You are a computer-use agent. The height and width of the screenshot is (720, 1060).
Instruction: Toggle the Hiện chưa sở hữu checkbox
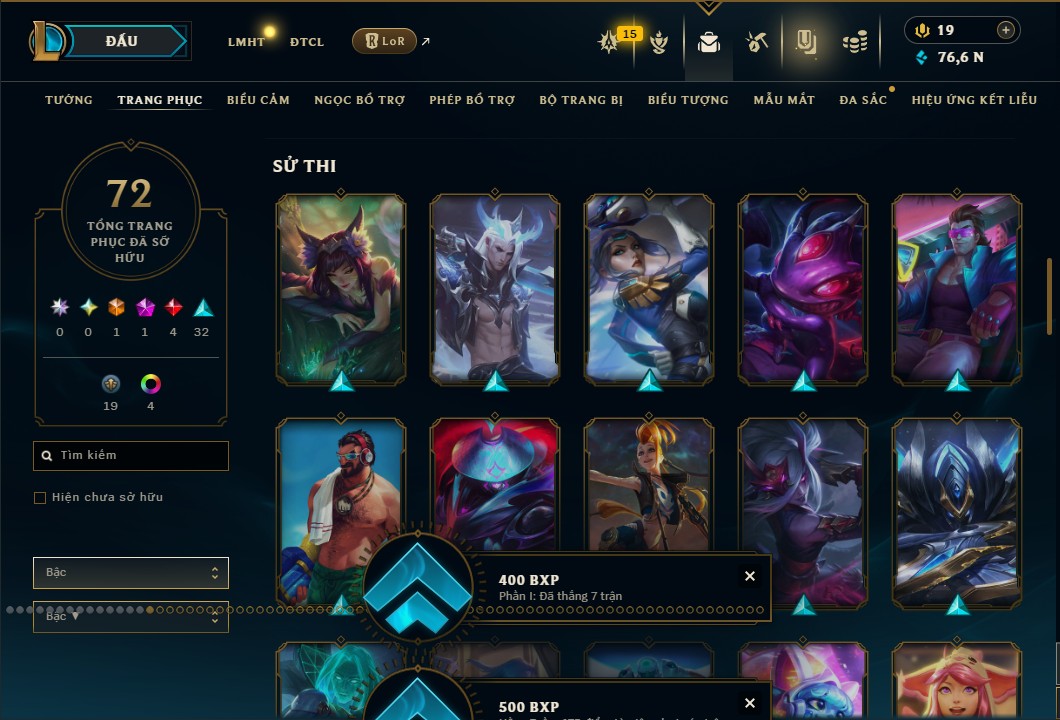(40, 498)
